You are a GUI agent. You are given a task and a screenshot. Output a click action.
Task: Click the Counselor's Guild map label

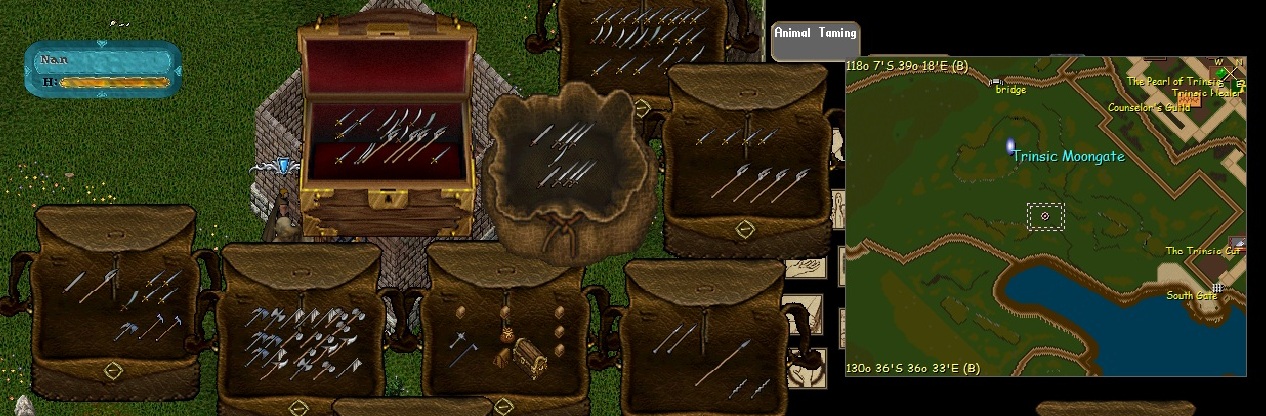(1148, 107)
